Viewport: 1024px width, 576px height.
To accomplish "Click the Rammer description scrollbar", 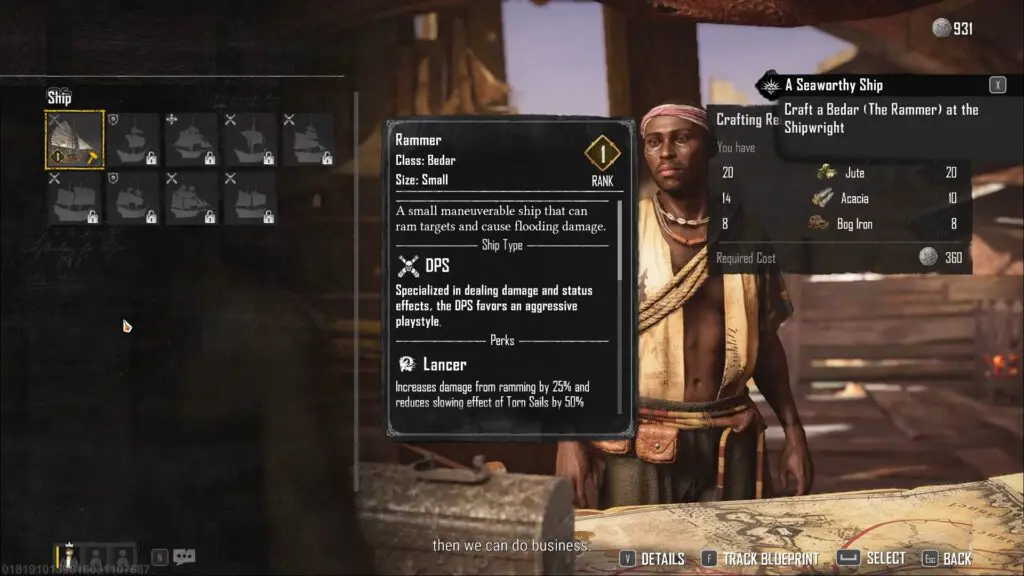I will point(620,240).
